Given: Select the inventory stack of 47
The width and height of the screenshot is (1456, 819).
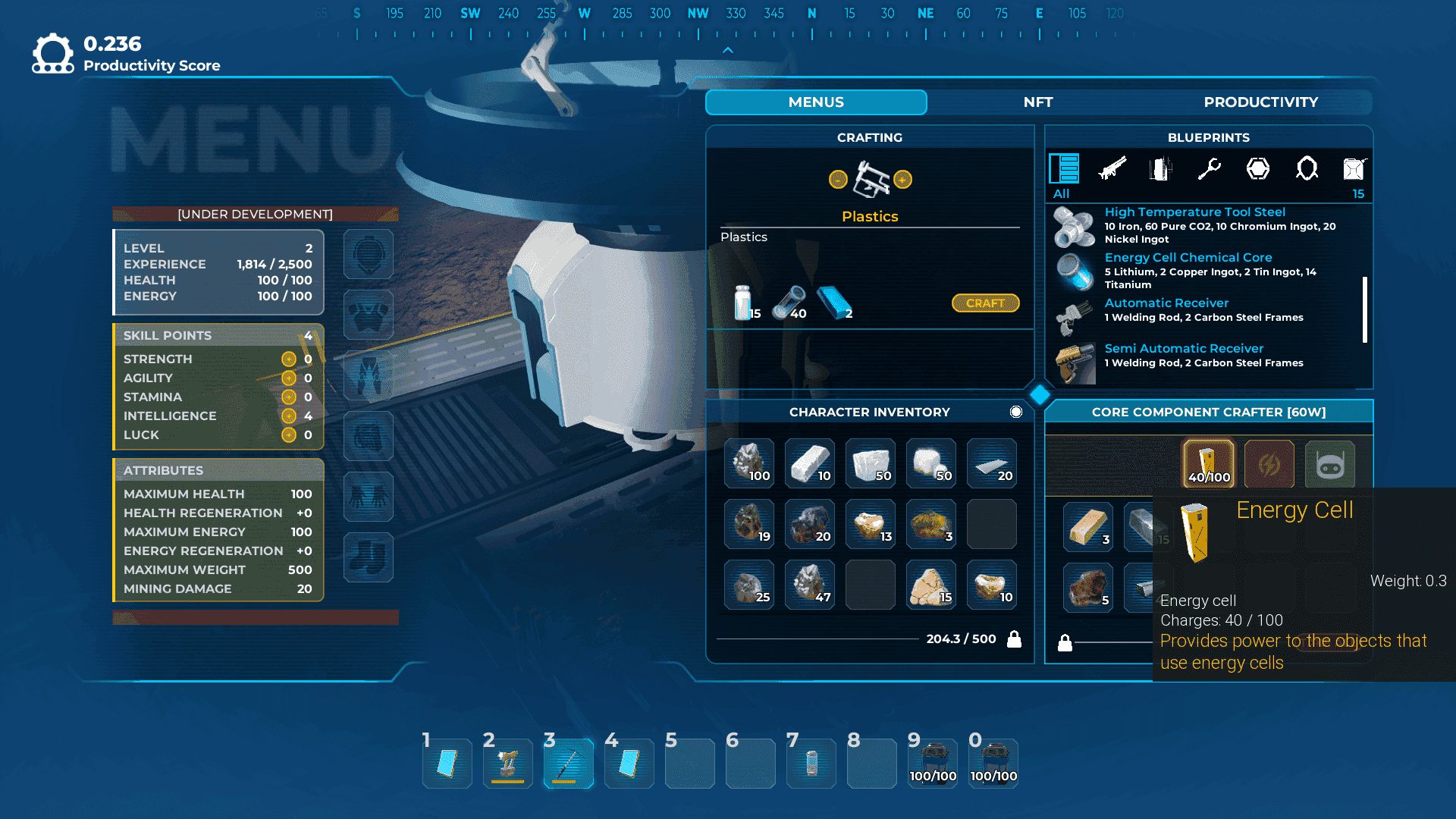Looking at the screenshot, I should click(810, 584).
